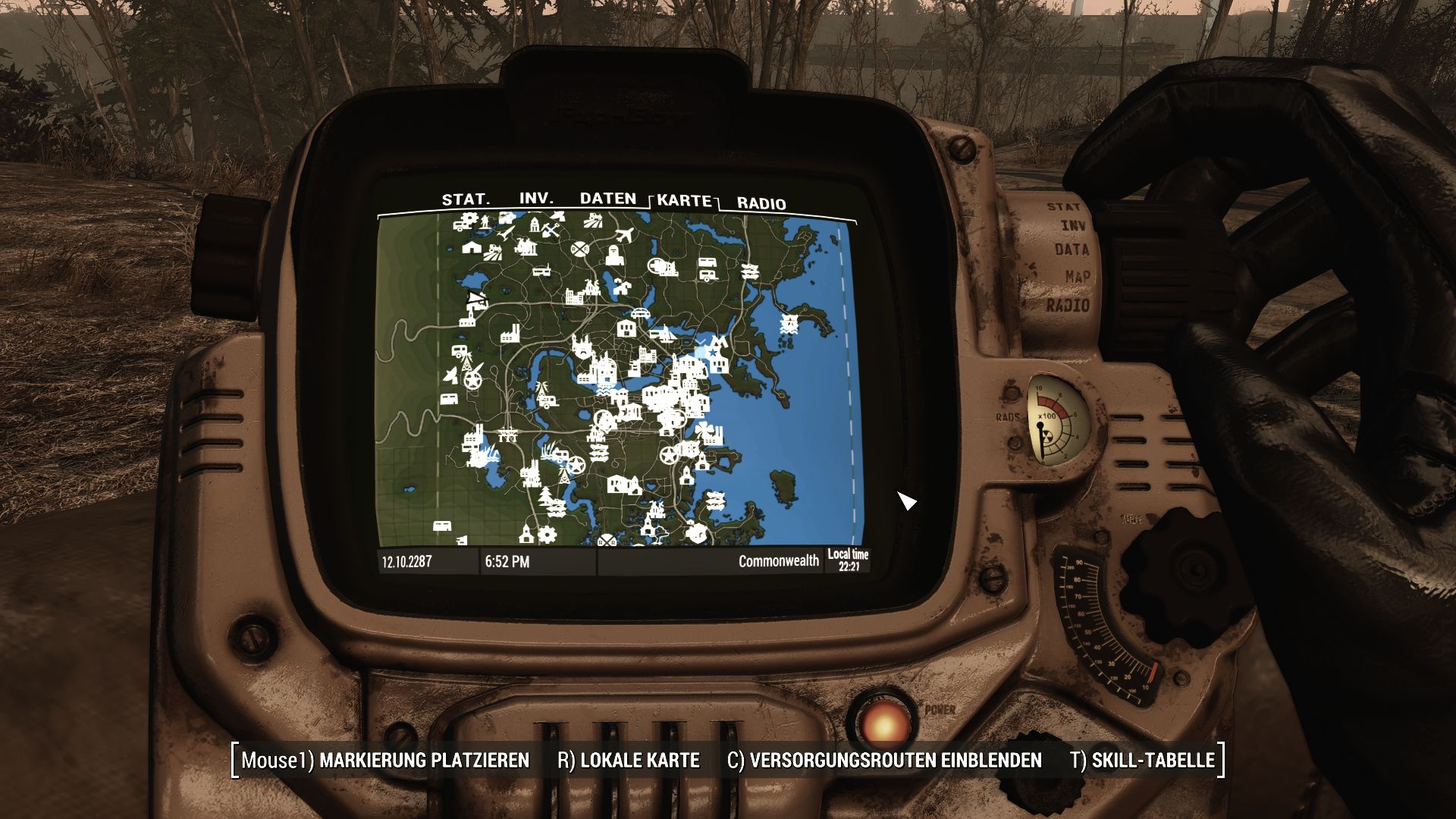Click the pine tree park marker

pyautogui.click(x=546, y=497)
